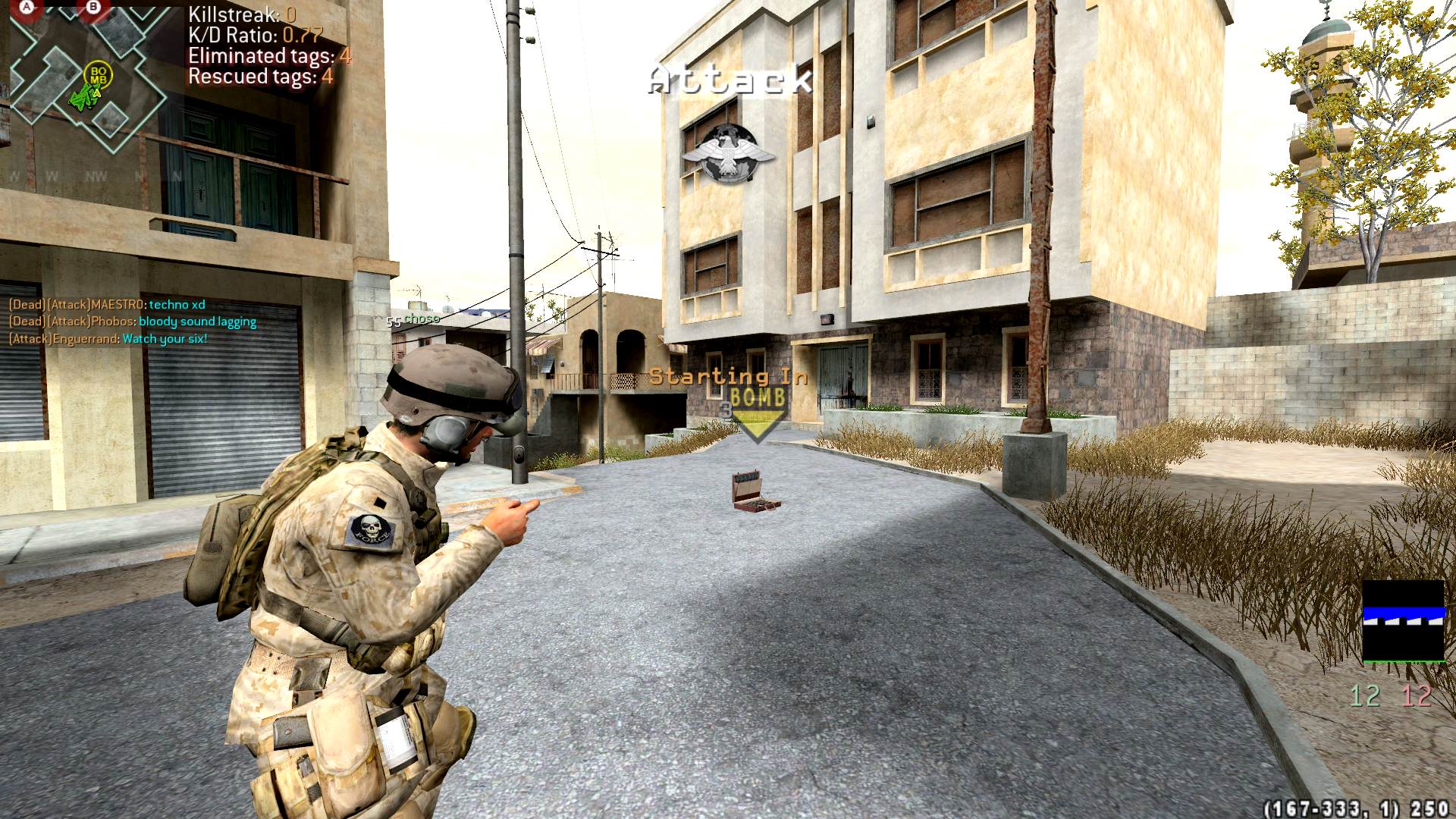Click the red B site marker on minimap
The image size is (1456, 819).
pos(93,8)
